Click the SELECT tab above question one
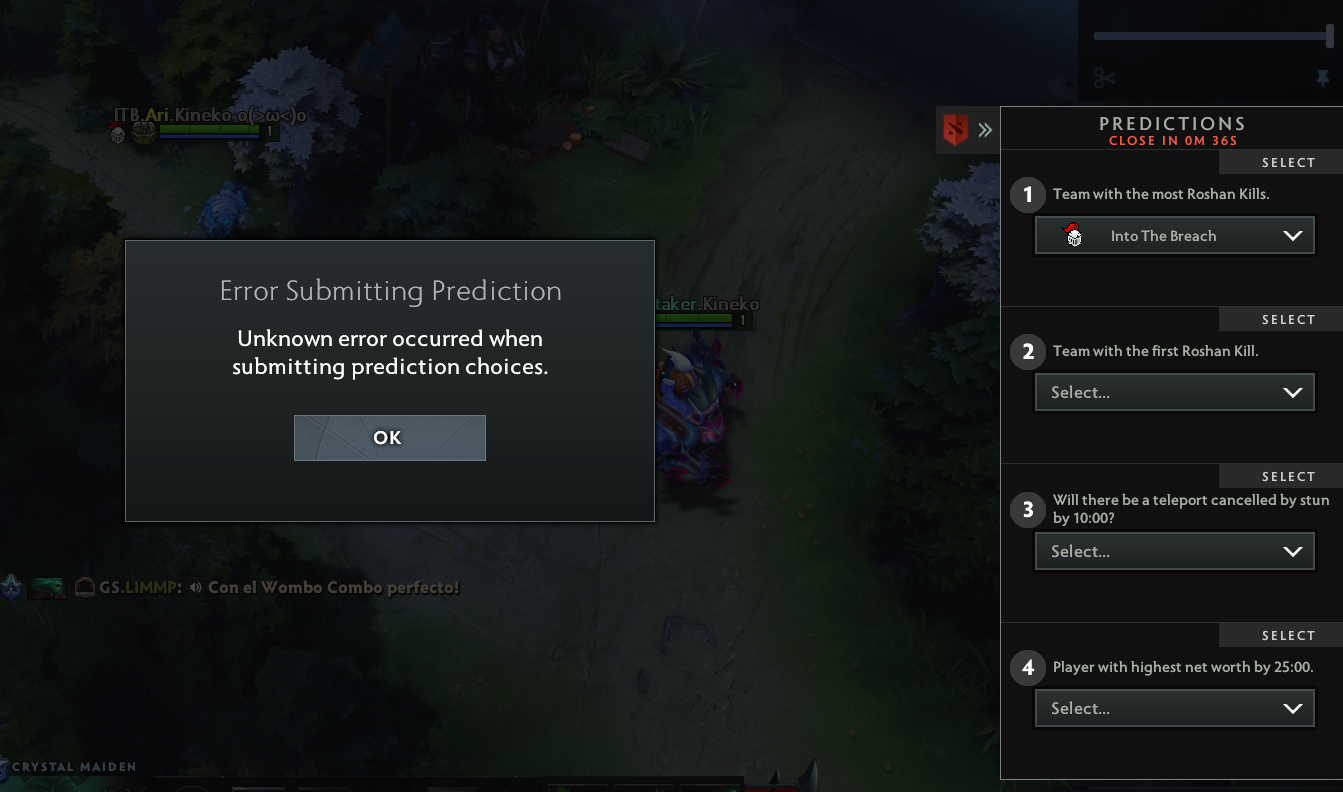Viewport: 1343px width, 792px height. point(1289,162)
